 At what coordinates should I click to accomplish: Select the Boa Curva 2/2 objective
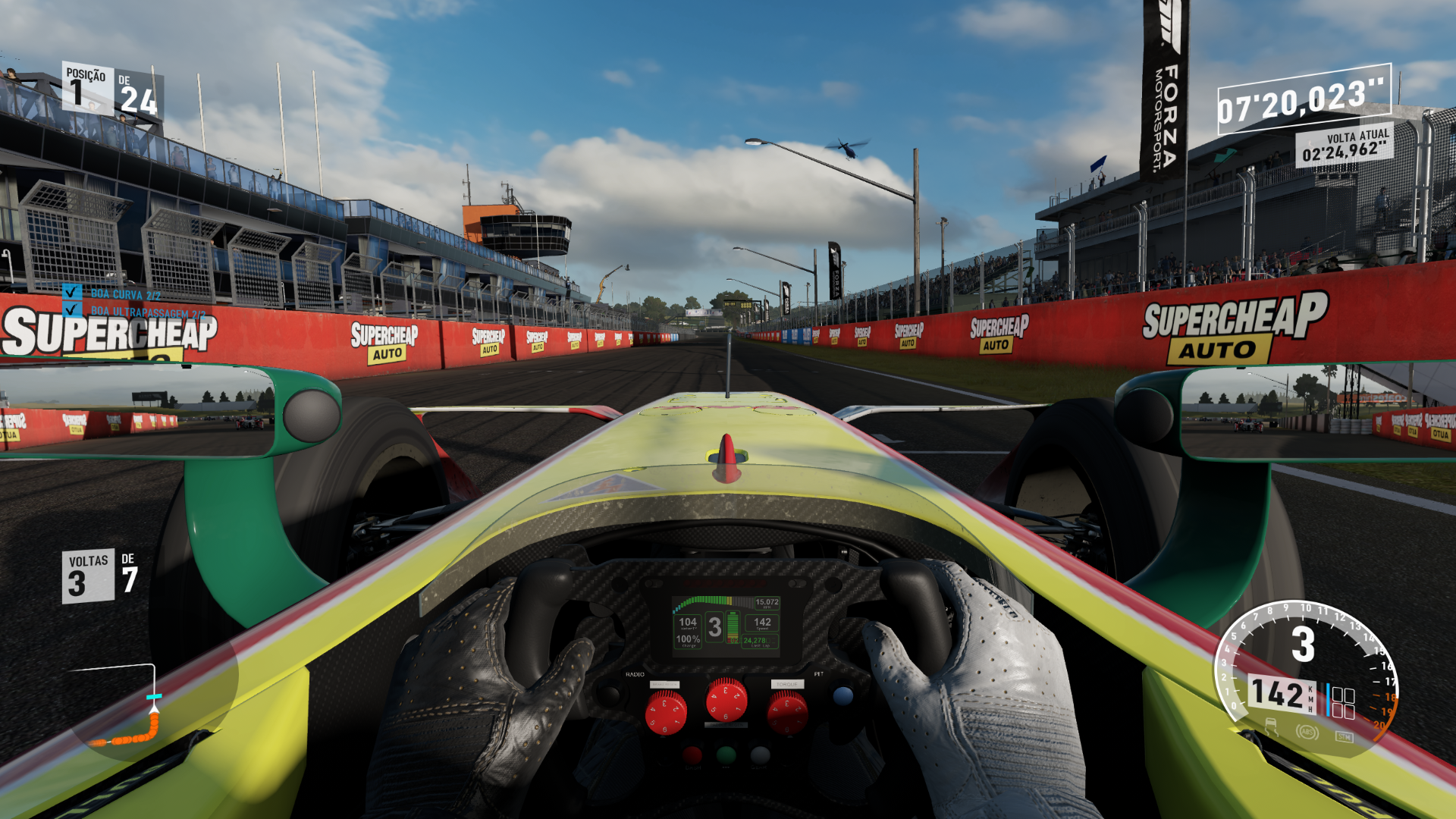click(125, 293)
